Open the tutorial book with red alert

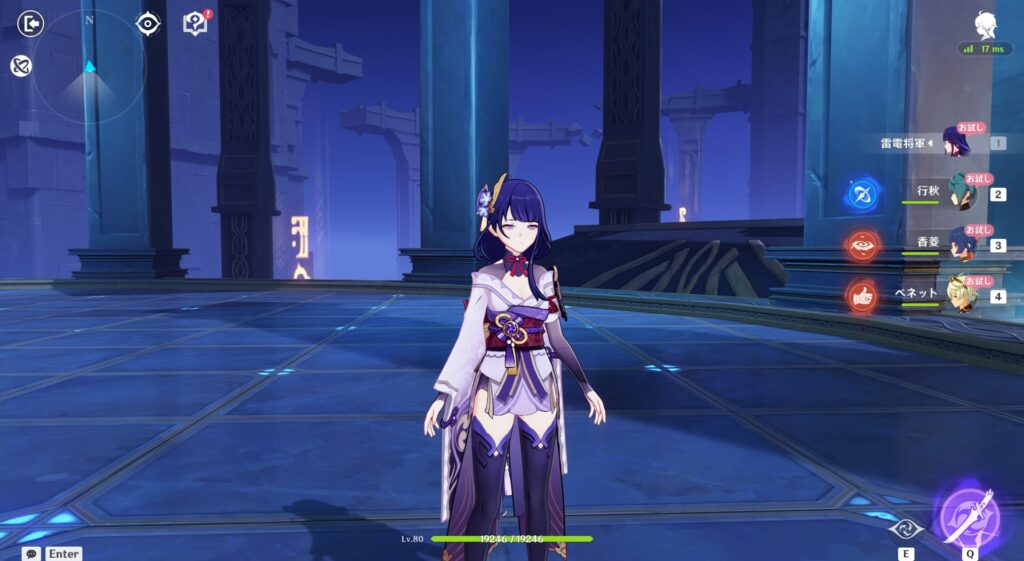(195, 23)
